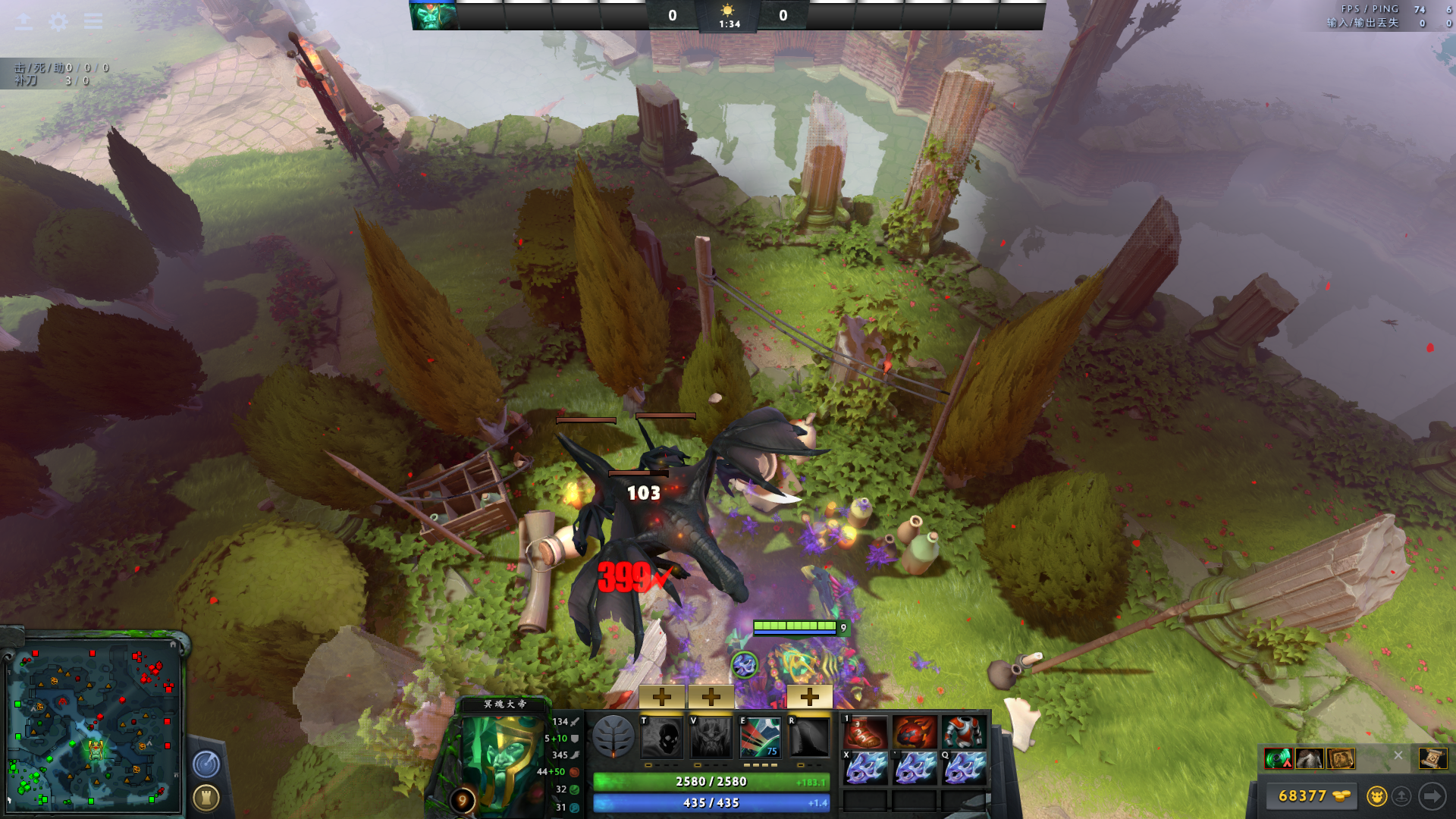Cast the Wraithfire Blast skull ability

coord(662,736)
